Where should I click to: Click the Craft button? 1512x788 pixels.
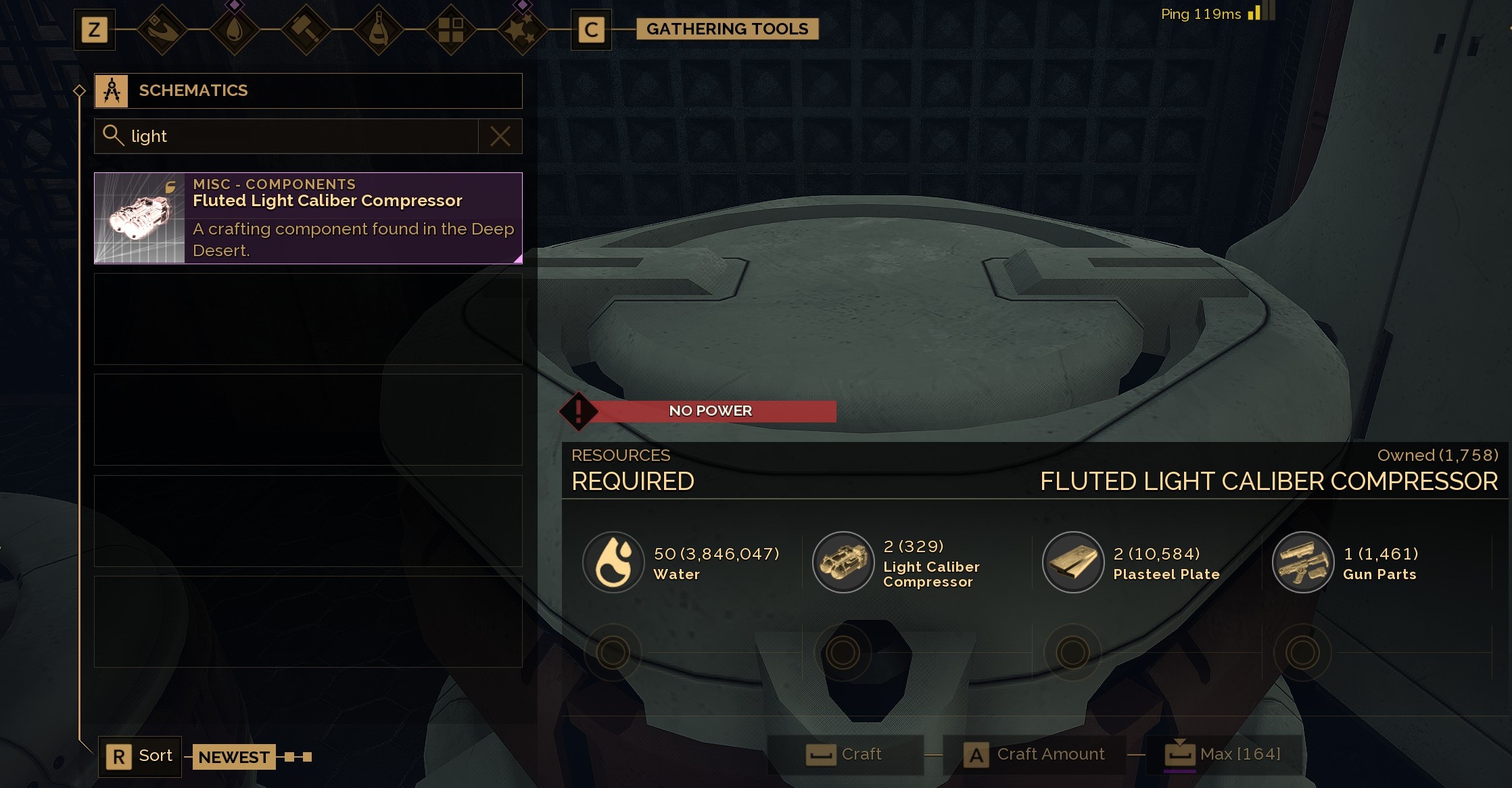coord(845,754)
